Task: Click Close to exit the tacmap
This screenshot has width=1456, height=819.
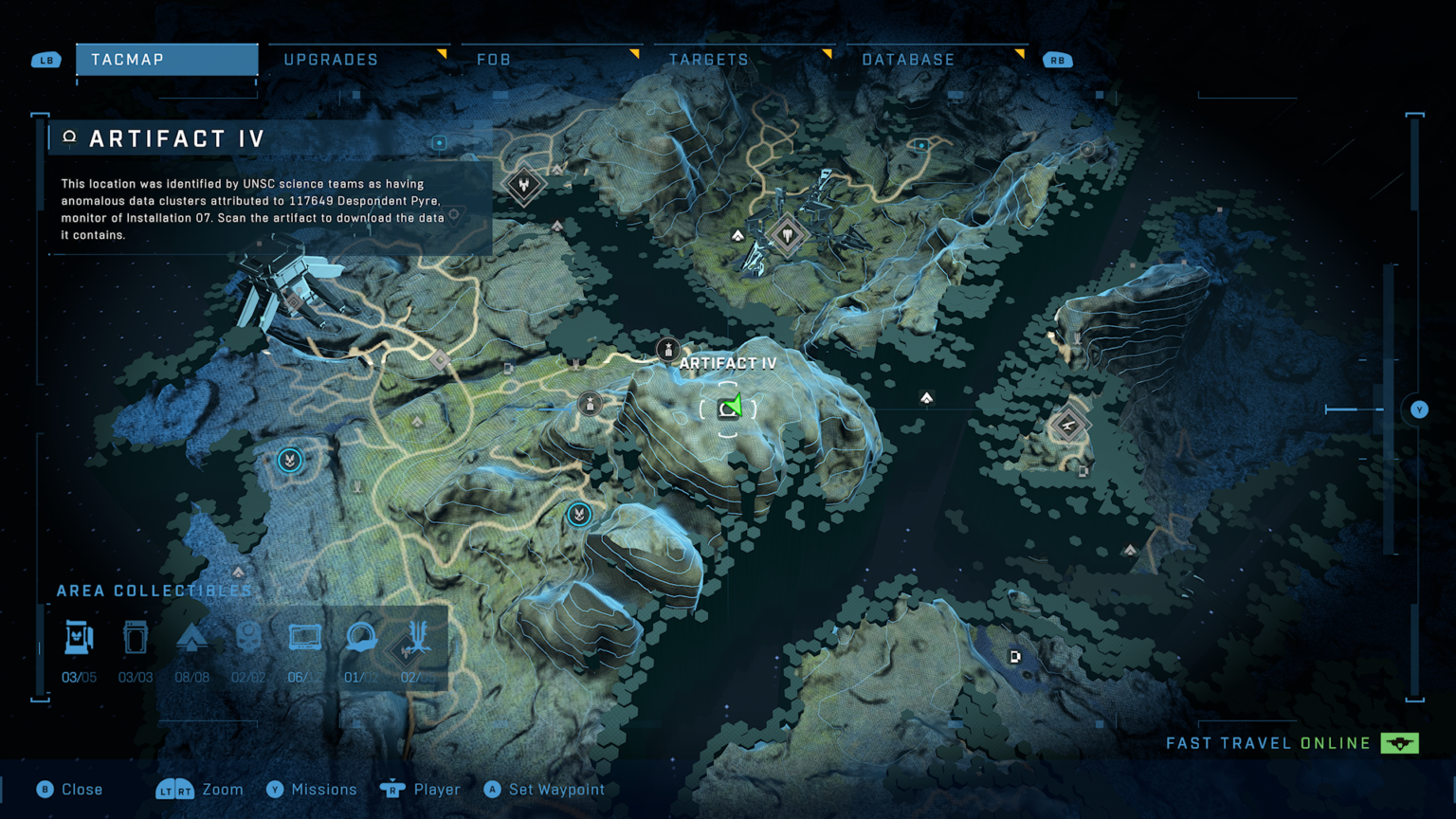Action: (x=70, y=789)
